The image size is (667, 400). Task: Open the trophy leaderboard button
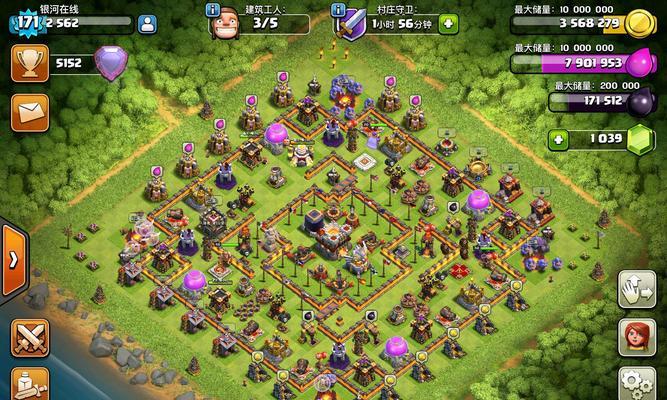coord(30,63)
